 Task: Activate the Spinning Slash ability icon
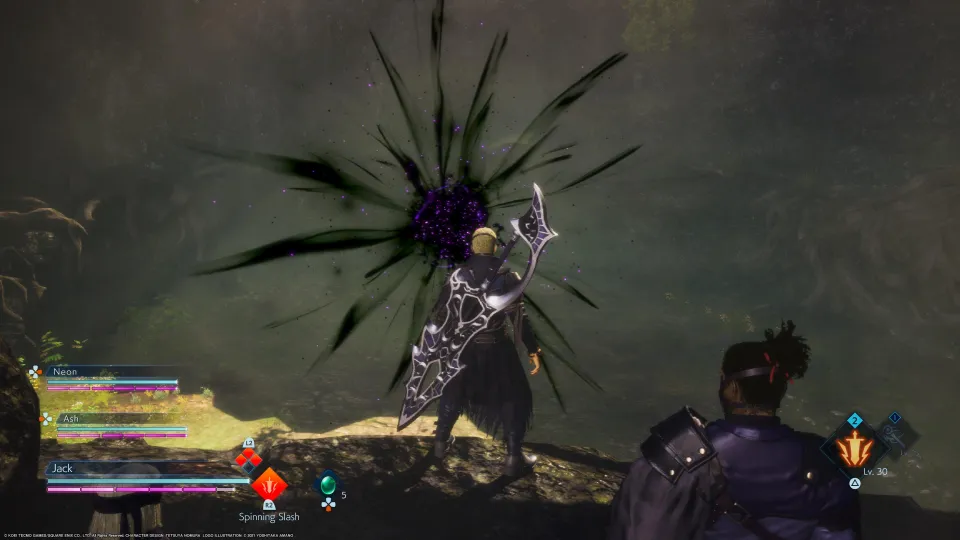[268, 486]
